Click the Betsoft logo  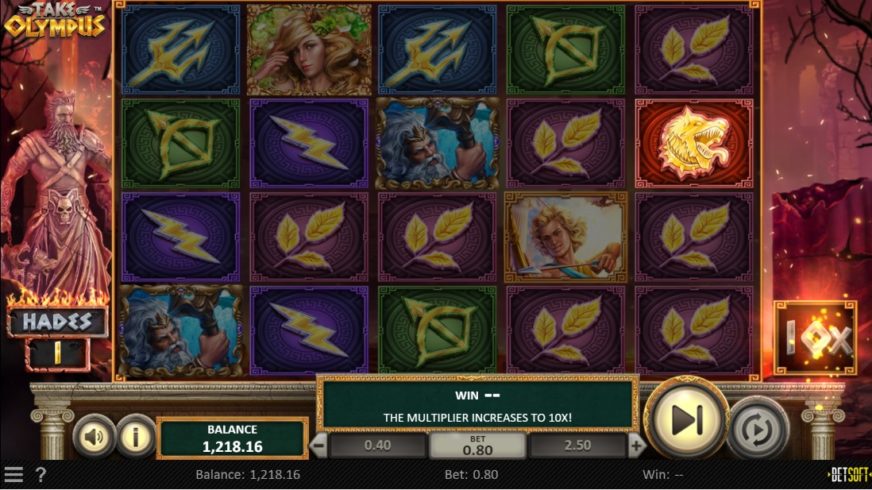coord(849,475)
